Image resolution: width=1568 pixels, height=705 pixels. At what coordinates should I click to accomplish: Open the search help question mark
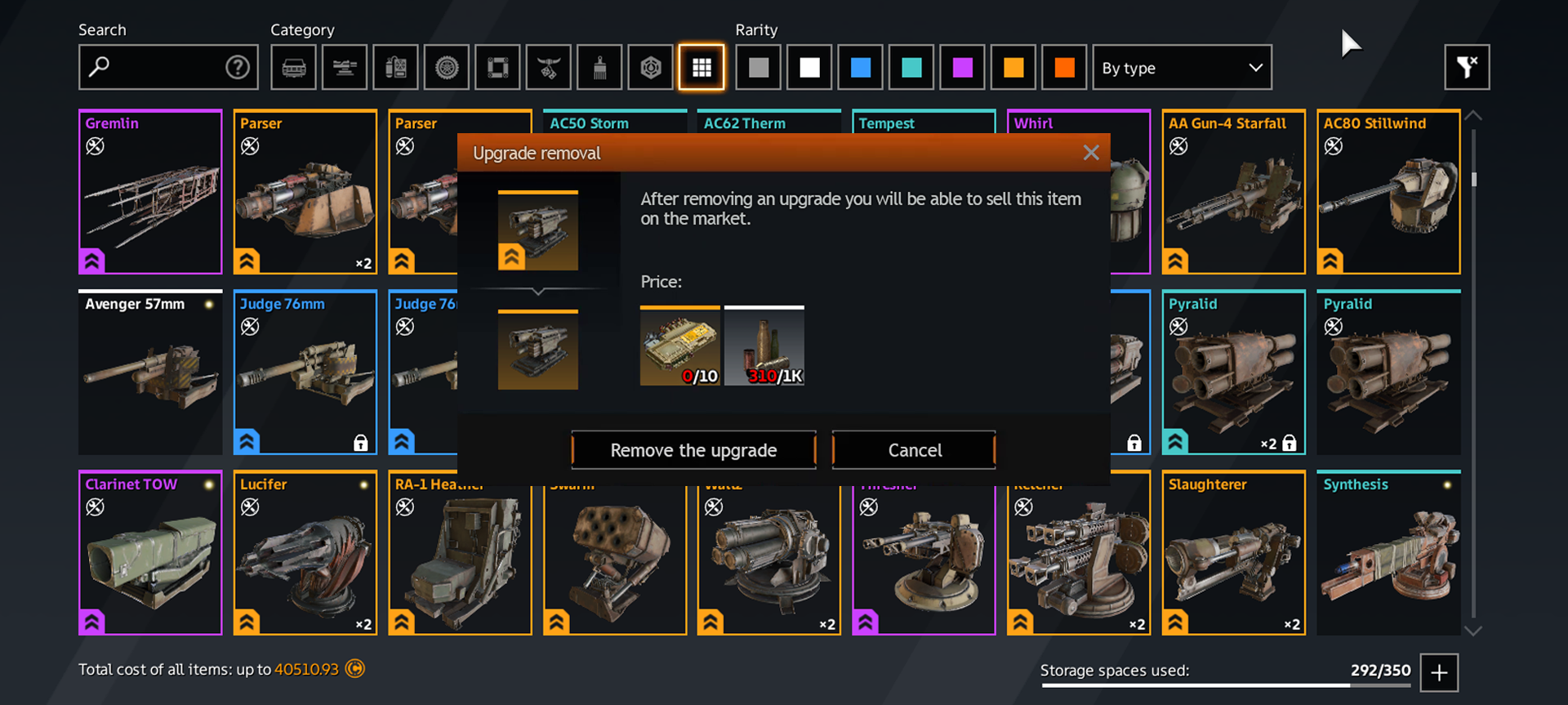237,67
